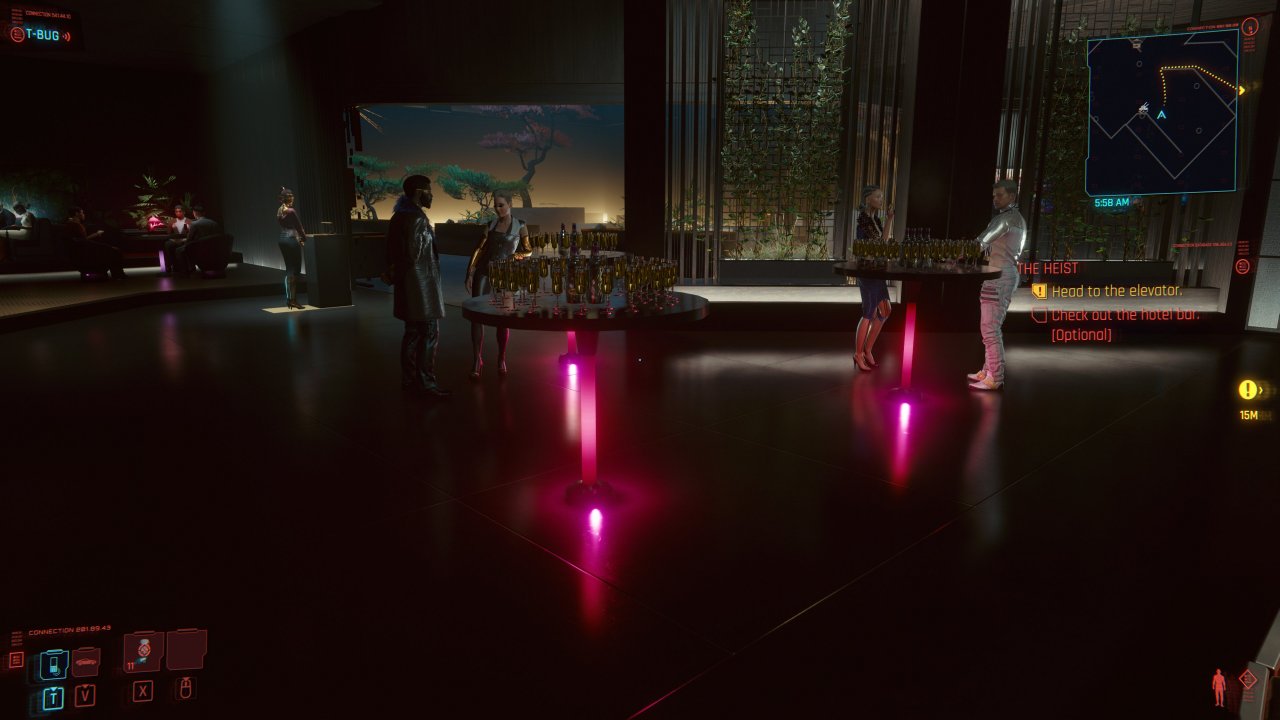Check the optional hotel bar objective box
1280x720 pixels.
tap(1040, 314)
